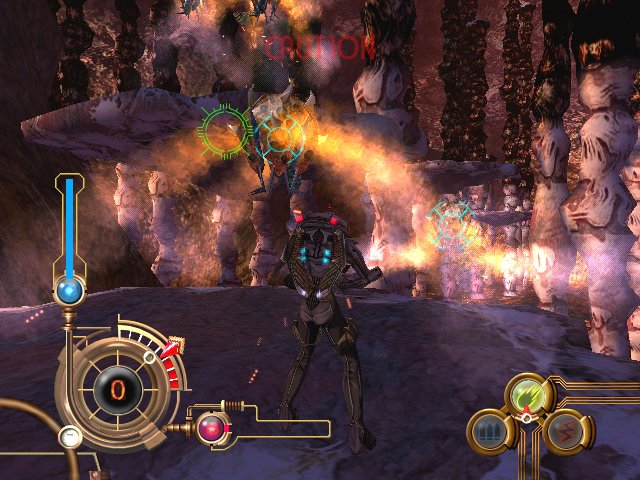The height and width of the screenshot is (480, 640).
Task: Click the blue orb below the vertical bar
Action: 69,291
